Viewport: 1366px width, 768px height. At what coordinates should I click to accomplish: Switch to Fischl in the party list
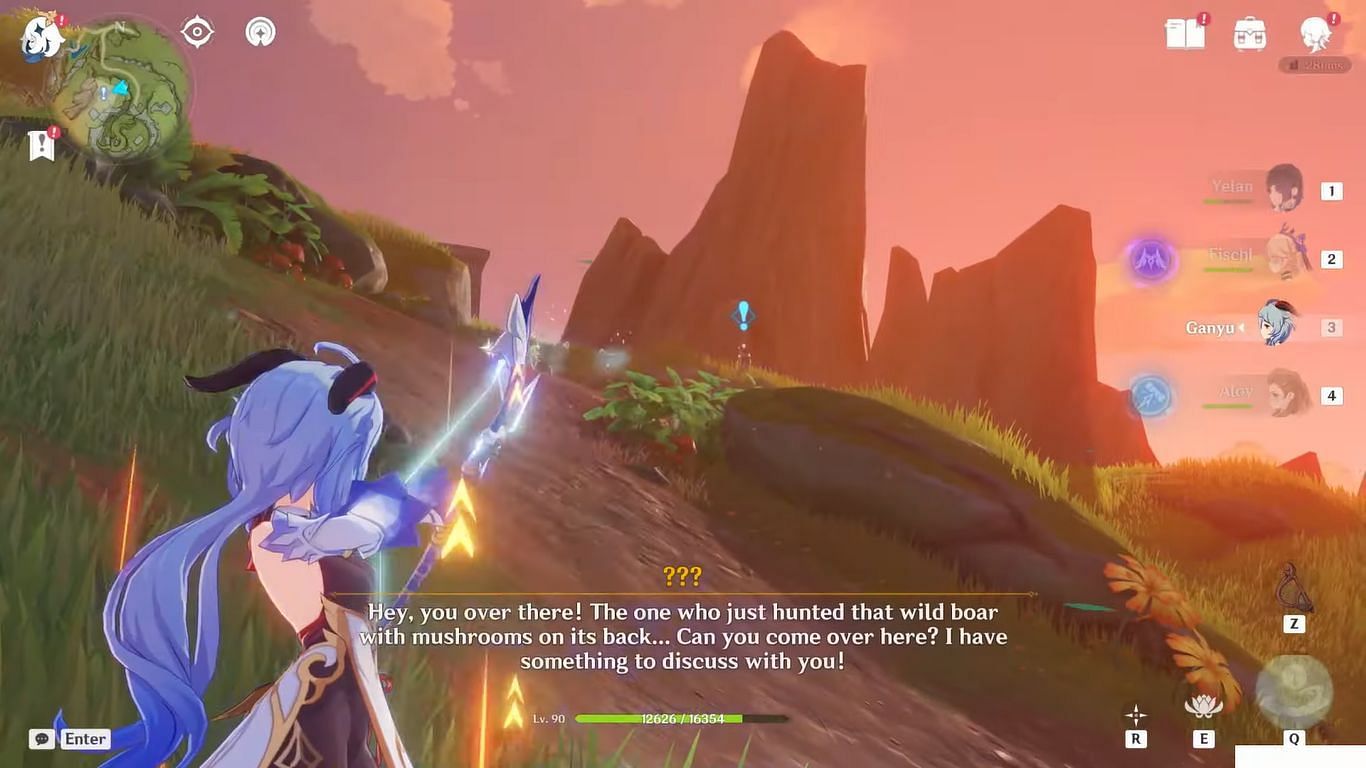click(1284, 257)
